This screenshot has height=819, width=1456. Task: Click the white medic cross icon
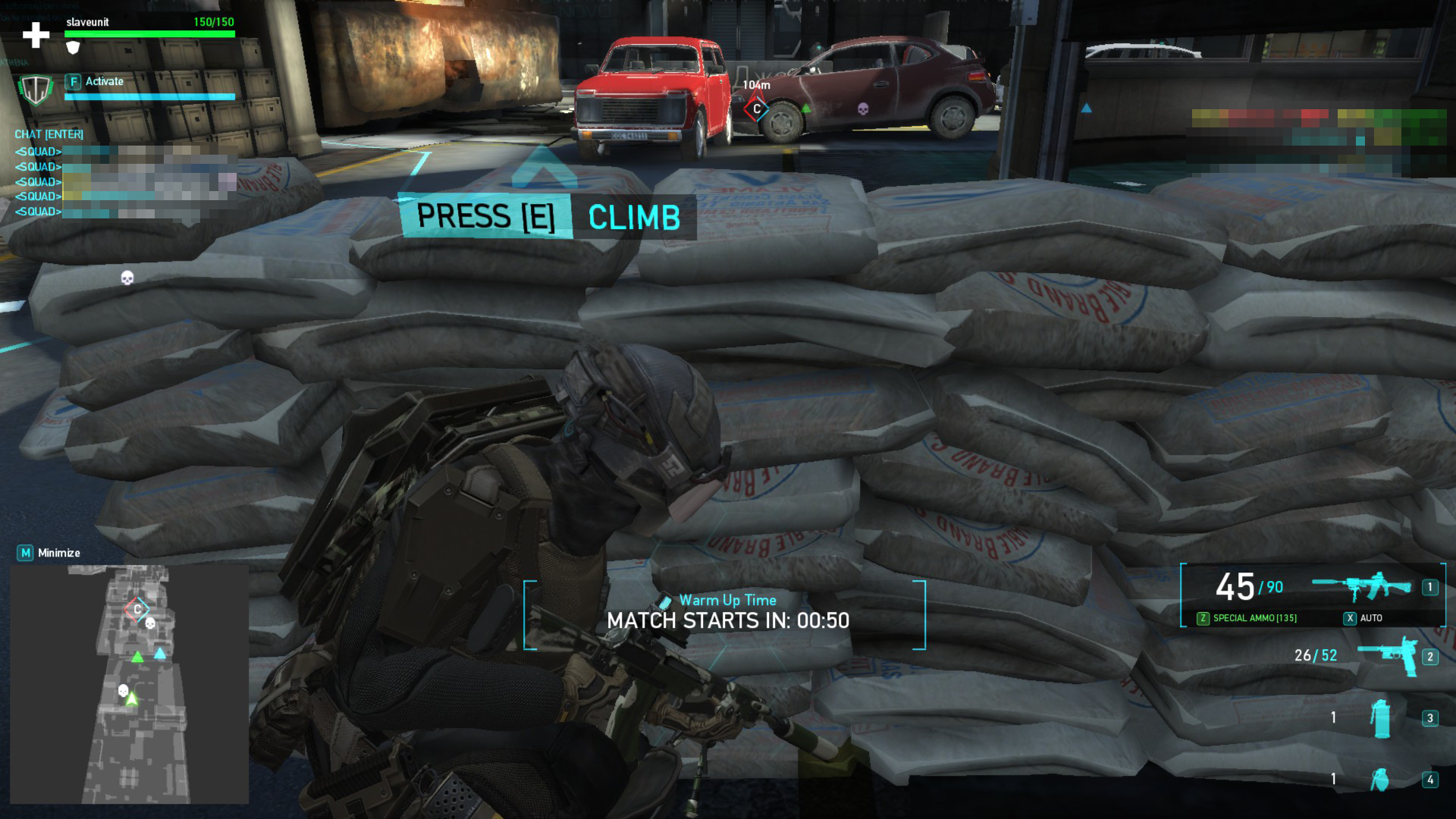[36, 34]
